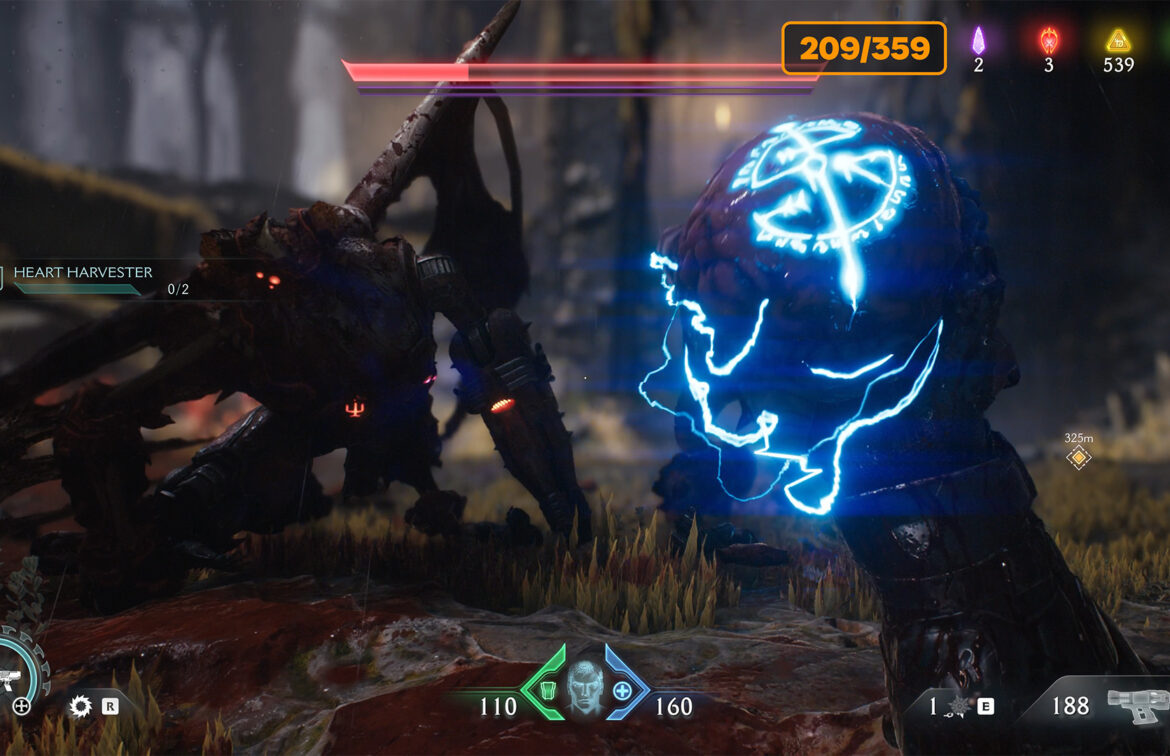Click the red heart resource icon
Image resolution: width=1170 pixels, height=756 pixels.
point(1048,42)
